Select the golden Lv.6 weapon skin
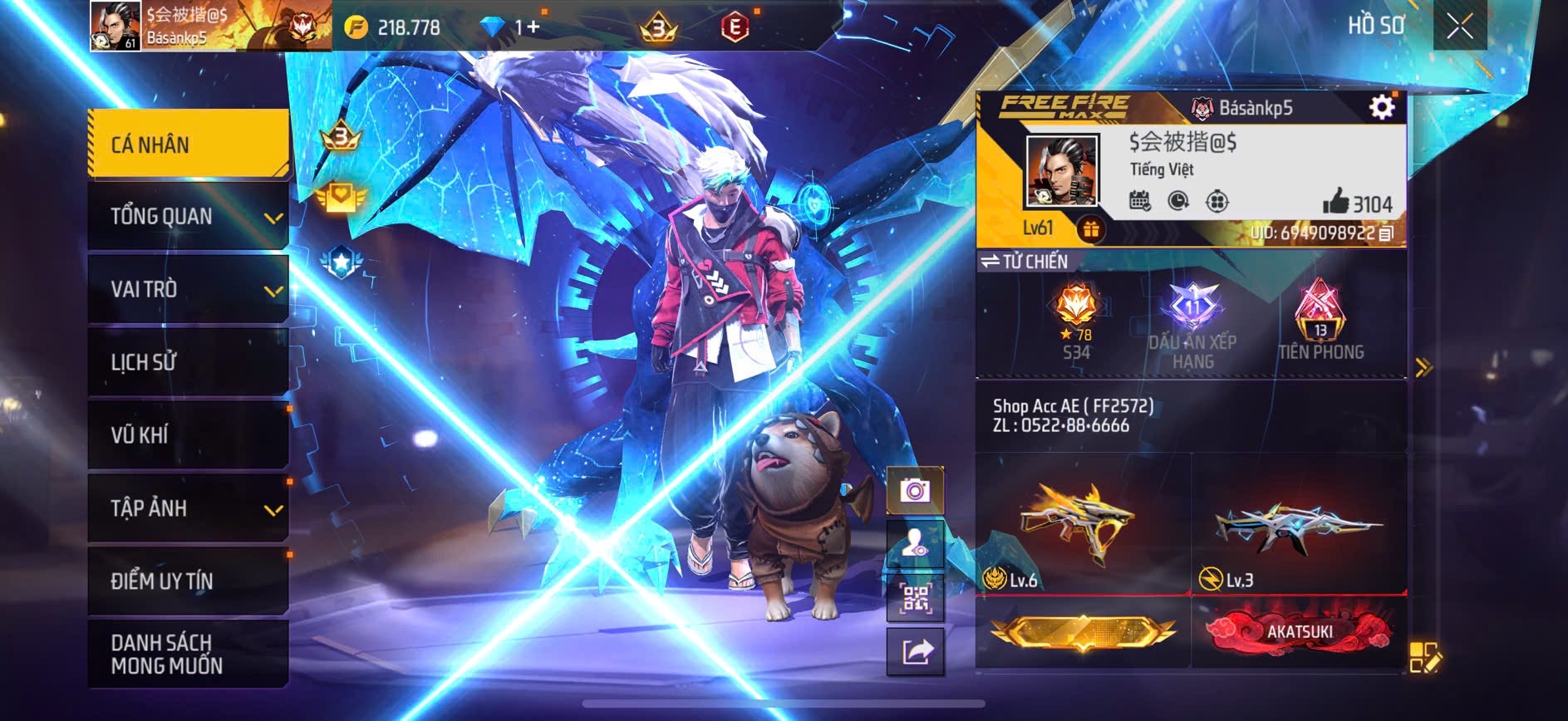The width and height of the screenshot is (1568, 721). coord(1082,525)
